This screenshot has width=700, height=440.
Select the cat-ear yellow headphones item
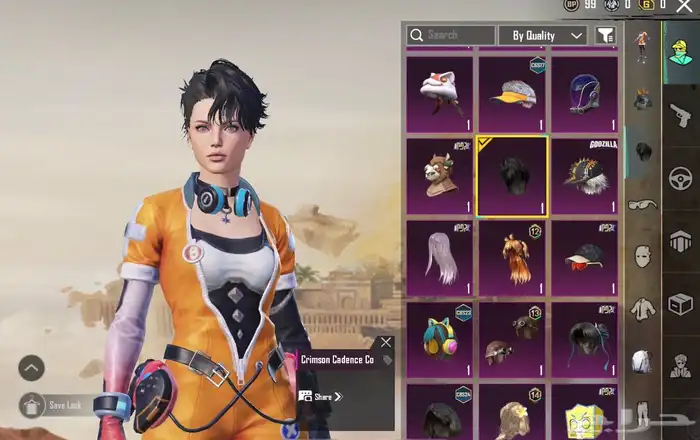pyautogui.click(x=439, y=340)
